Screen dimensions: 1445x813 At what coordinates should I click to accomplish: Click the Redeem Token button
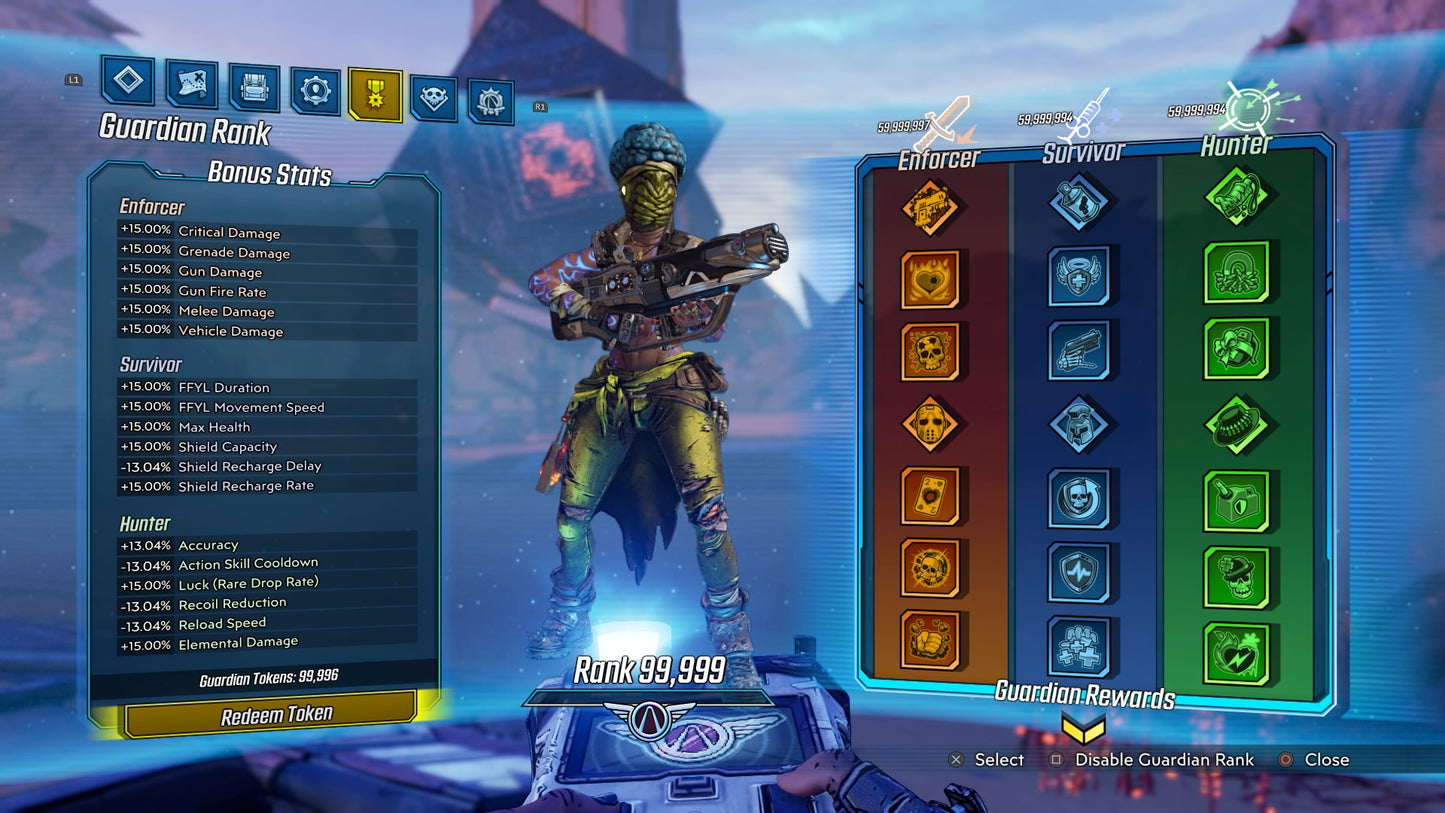(x=270, y=712)
